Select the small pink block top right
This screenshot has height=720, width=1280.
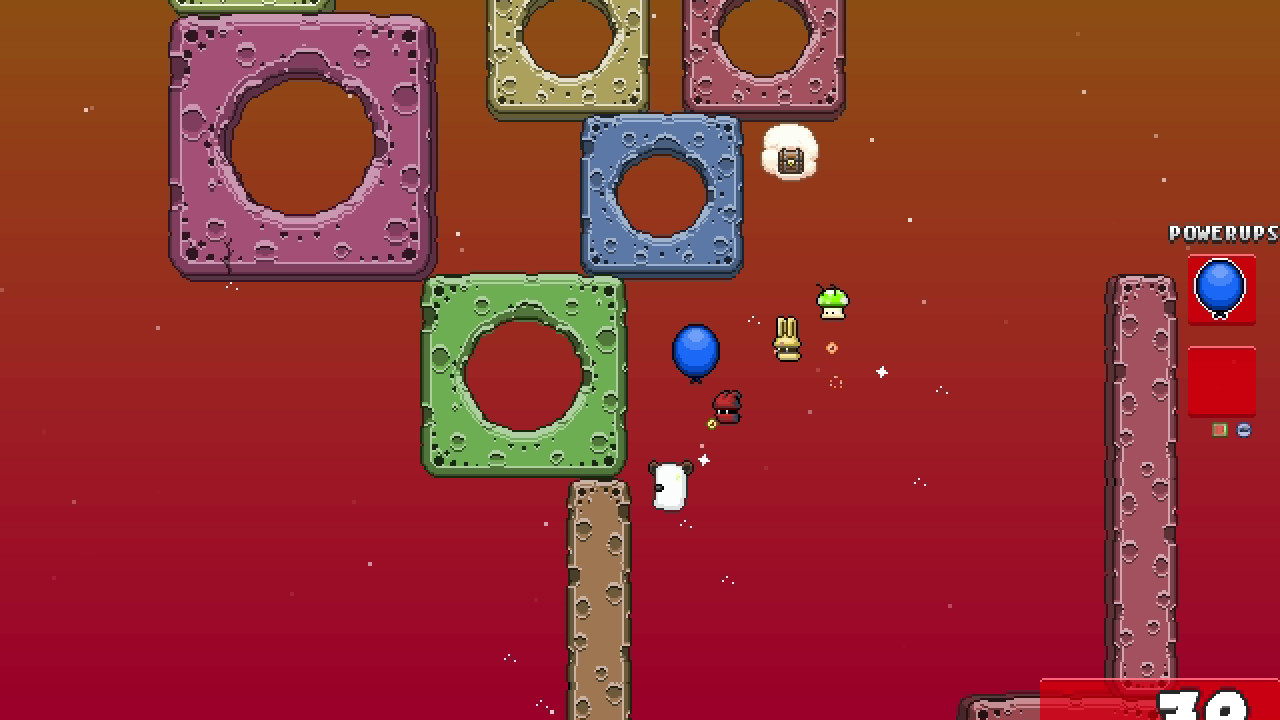tap(765, 50)
